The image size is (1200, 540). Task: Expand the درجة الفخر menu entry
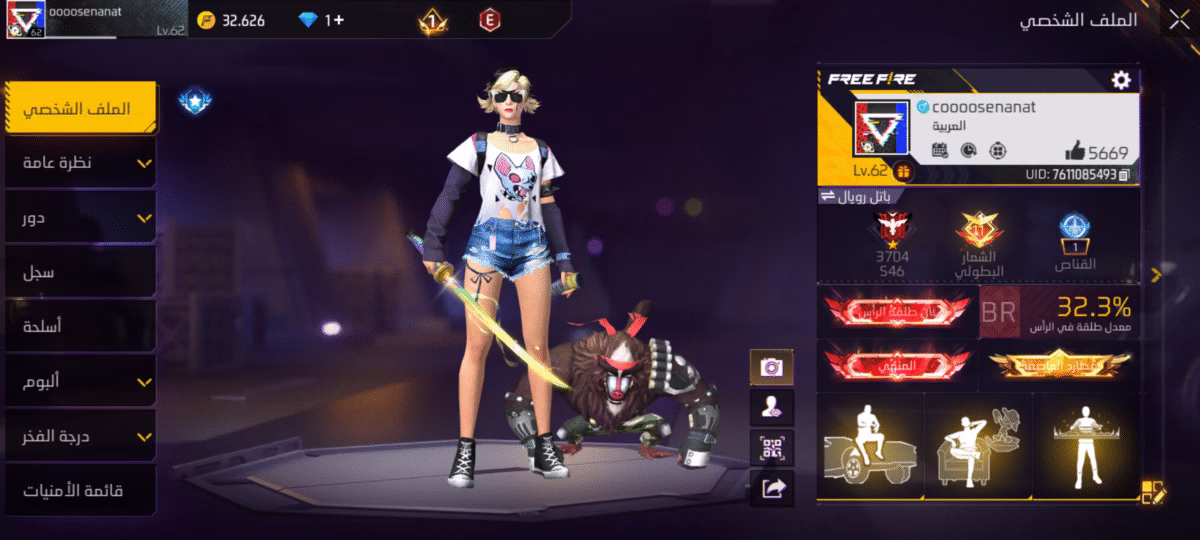[80, 436]
